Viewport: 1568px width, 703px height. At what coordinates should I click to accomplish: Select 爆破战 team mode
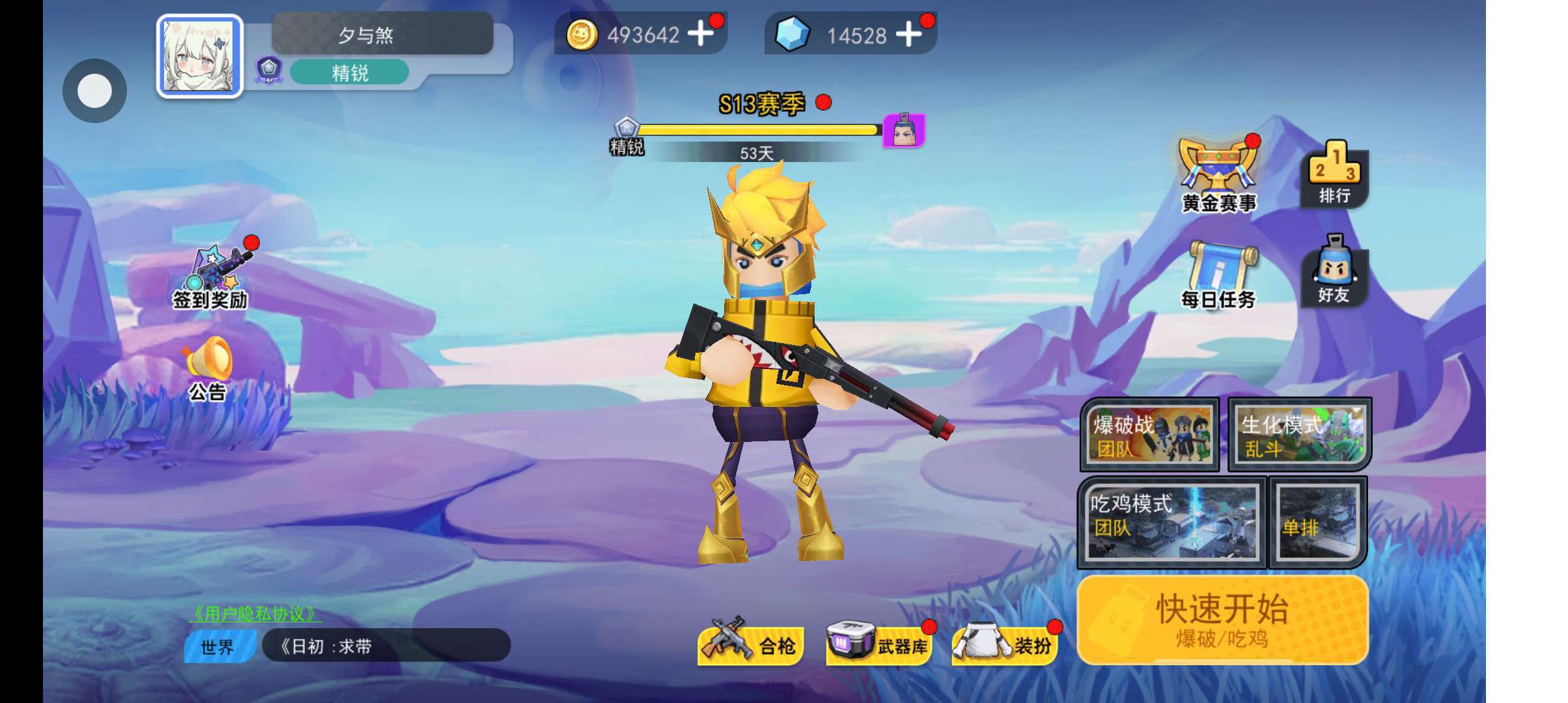coord(1149,434)
